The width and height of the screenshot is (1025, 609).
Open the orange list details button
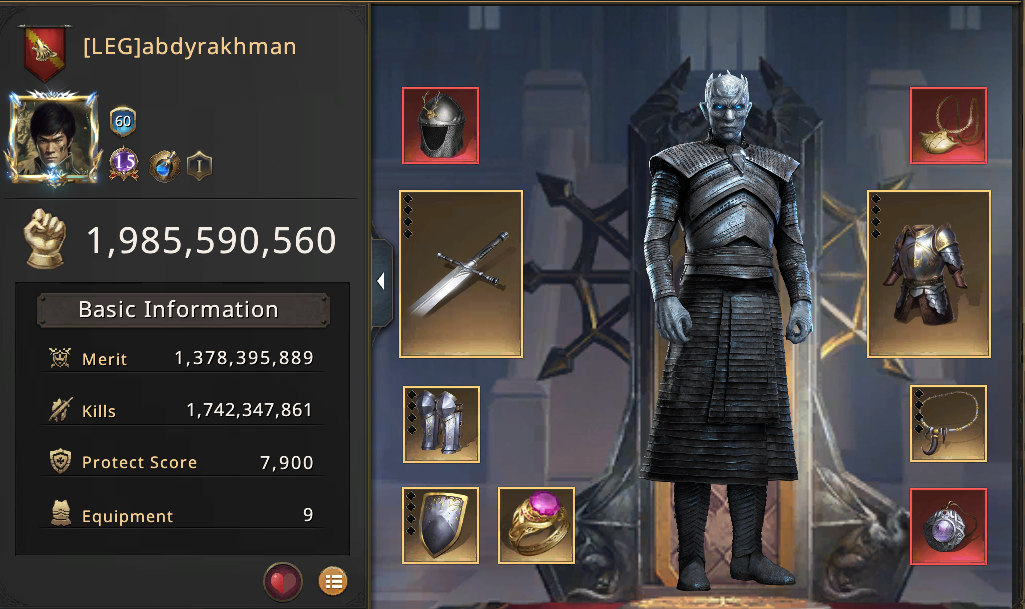pos(333,581)
